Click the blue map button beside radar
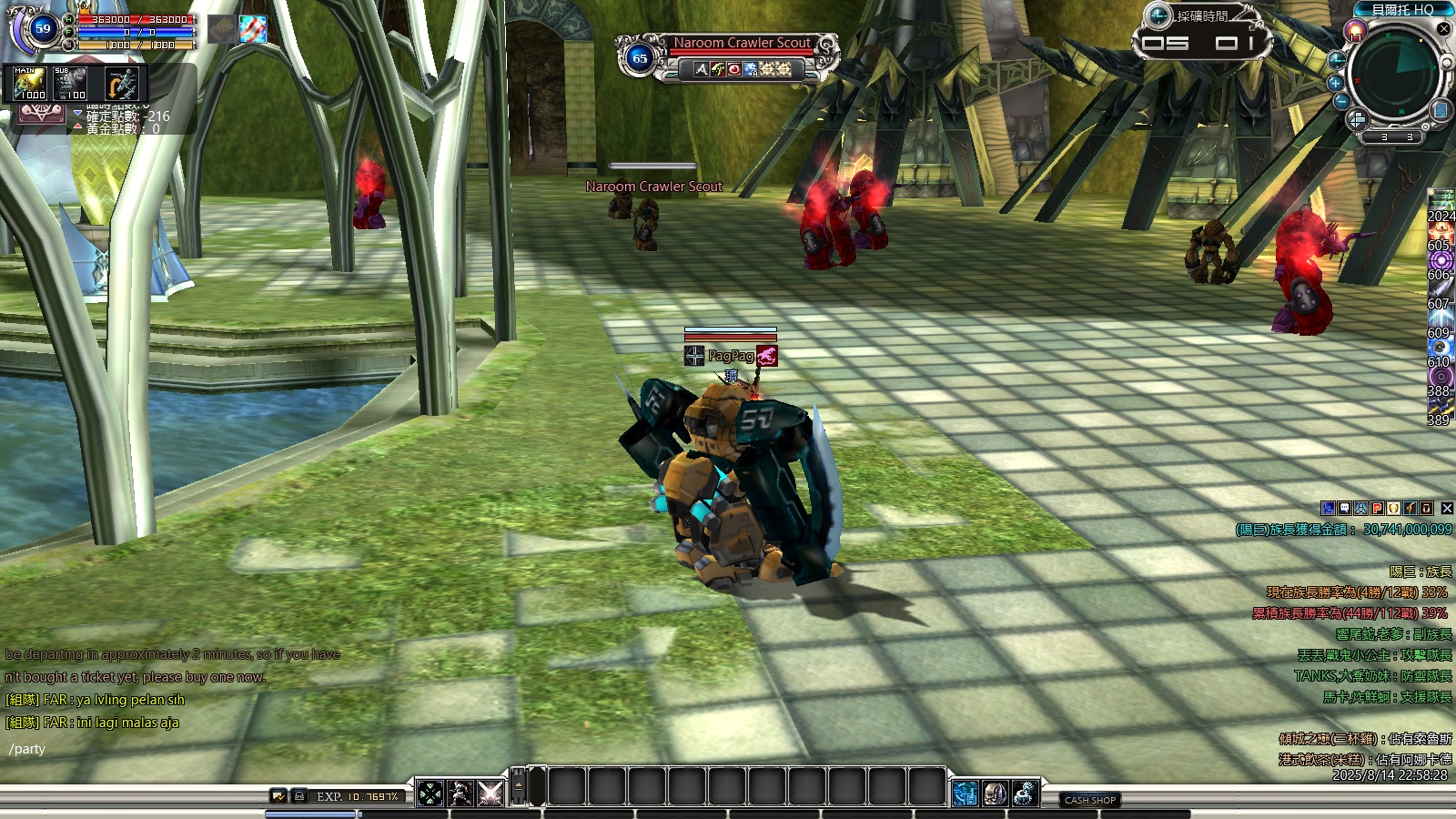 click(x=1441, y=110)
